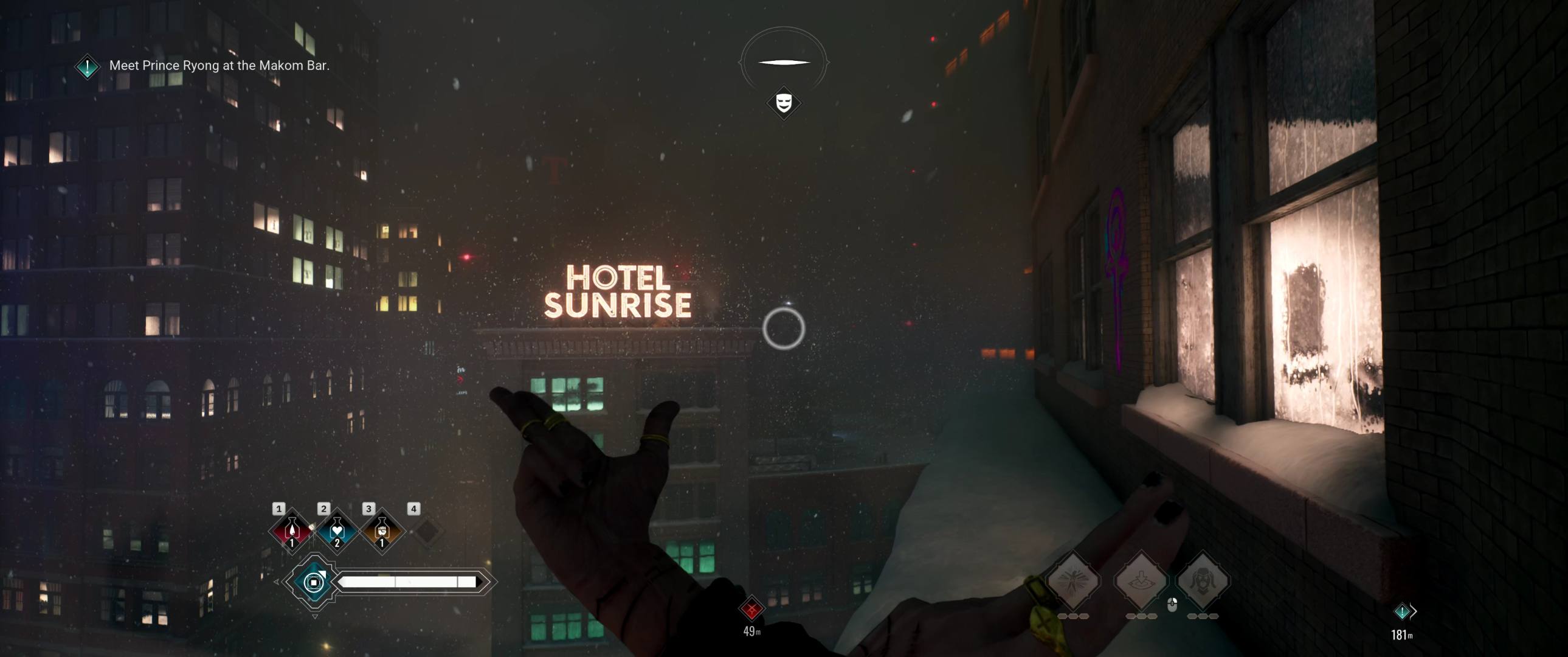Use the blue heart elixir slot
1568x657 pixels.
pyautogui.click(x=337, y=531)
